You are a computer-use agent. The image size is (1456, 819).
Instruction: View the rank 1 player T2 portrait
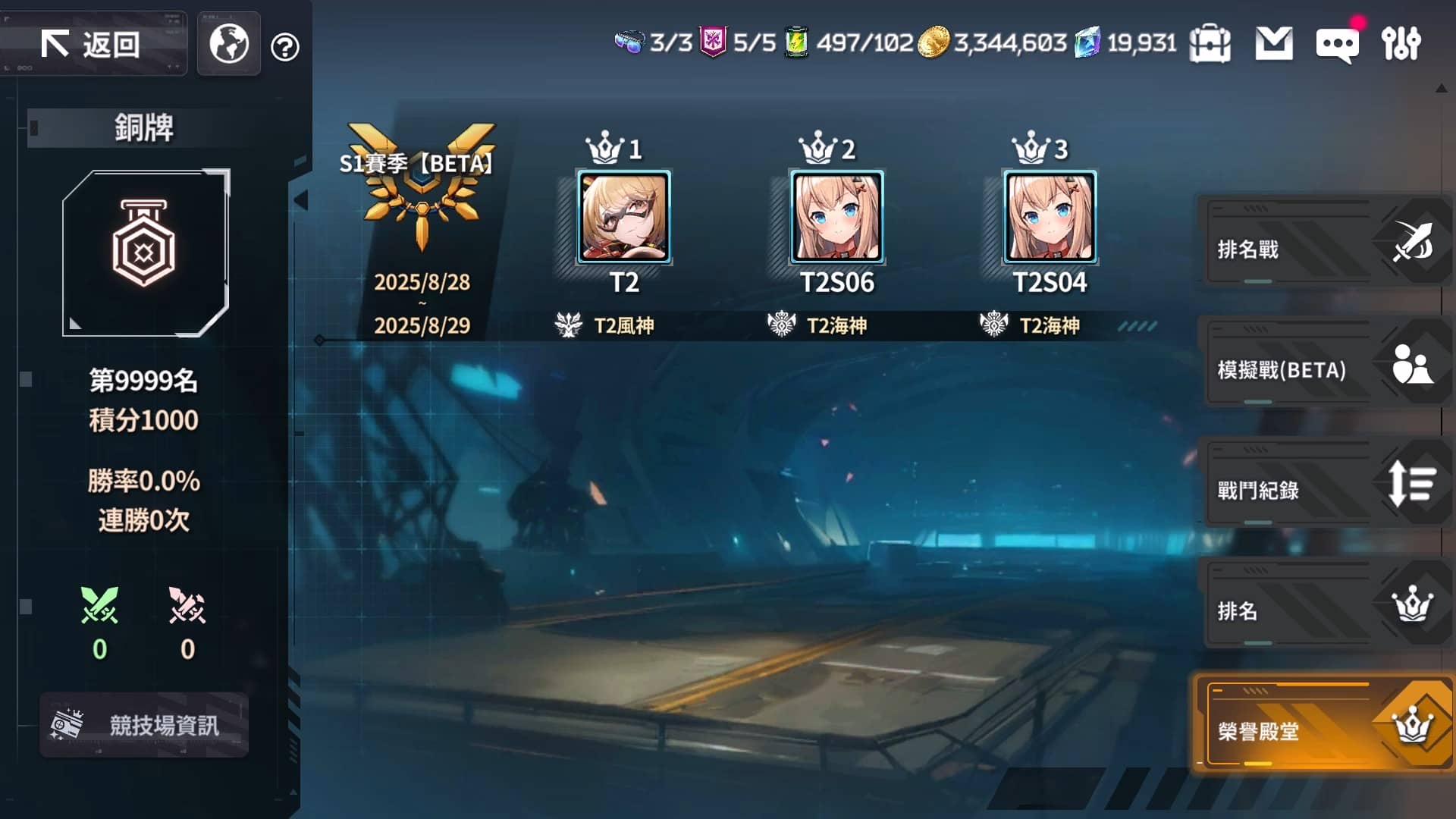(x=623, y=219)
